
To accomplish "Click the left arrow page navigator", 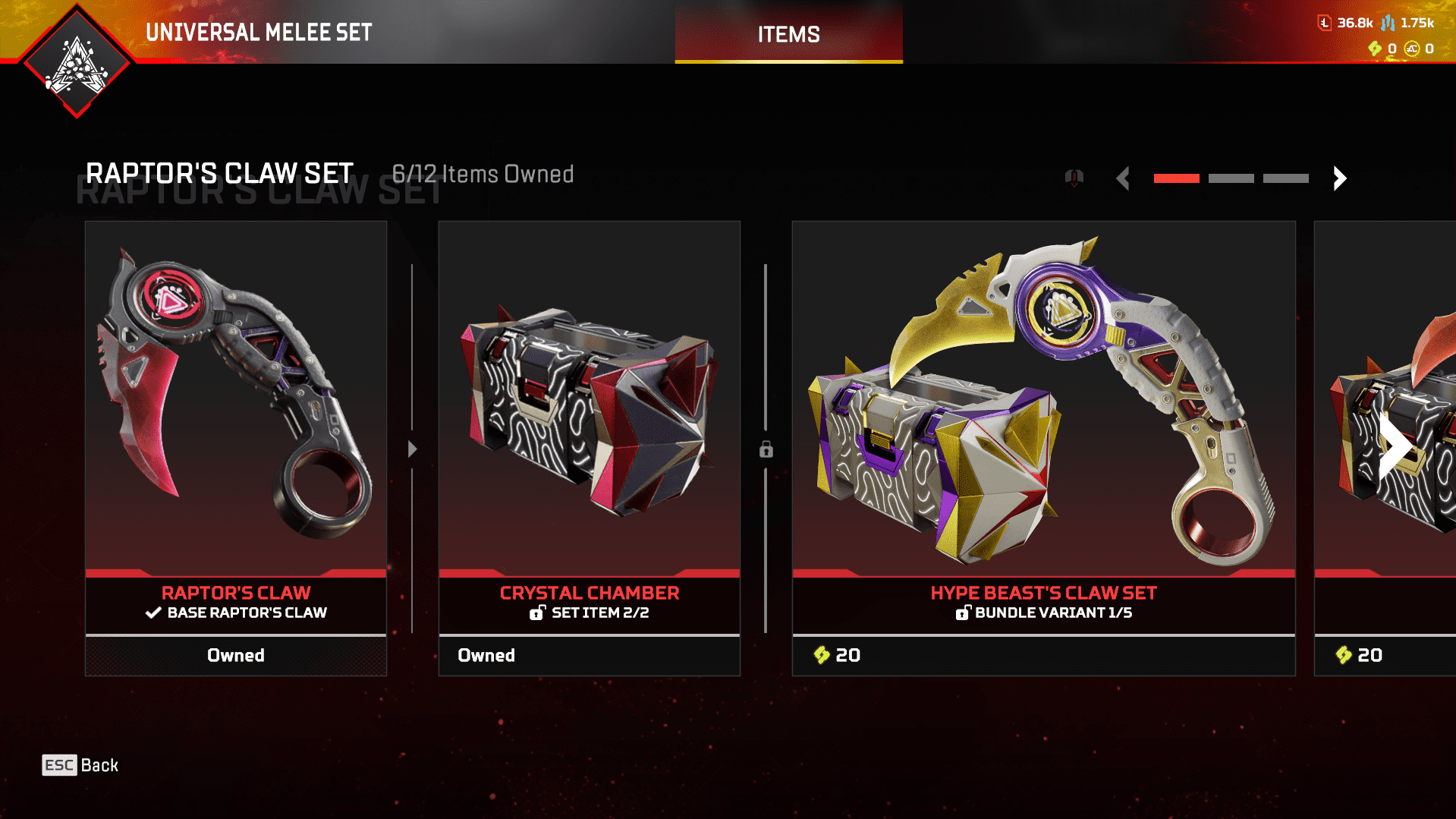I will [1123, 178].
